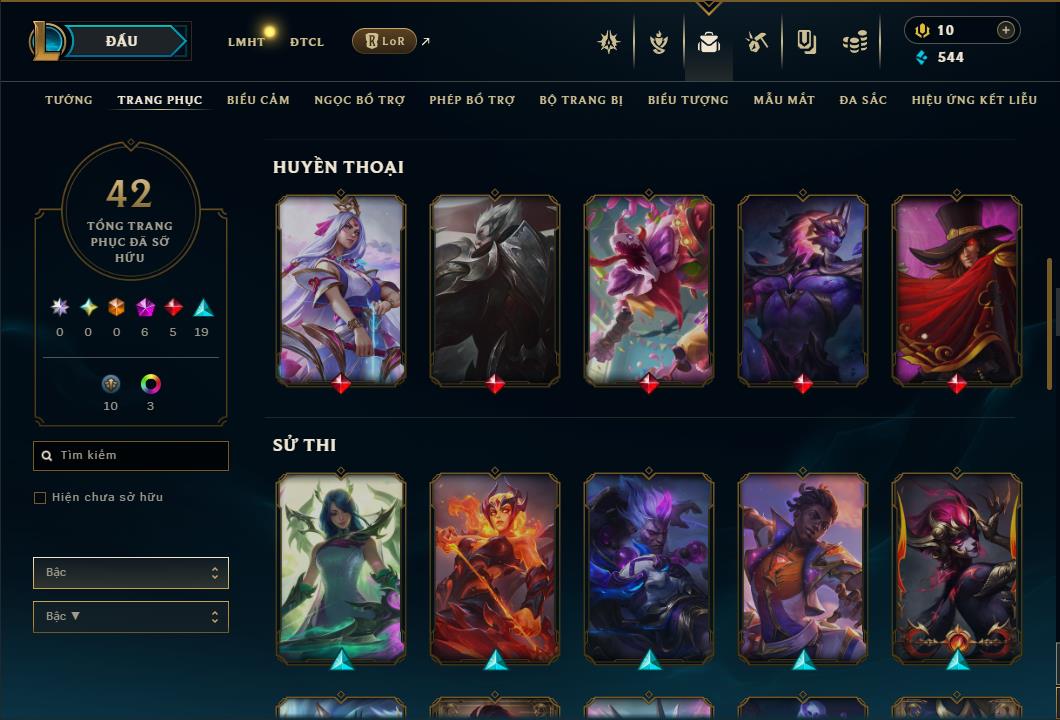Switch to the MẪU MẮT tab
The image size is (1060, 720).
(784, 100)
